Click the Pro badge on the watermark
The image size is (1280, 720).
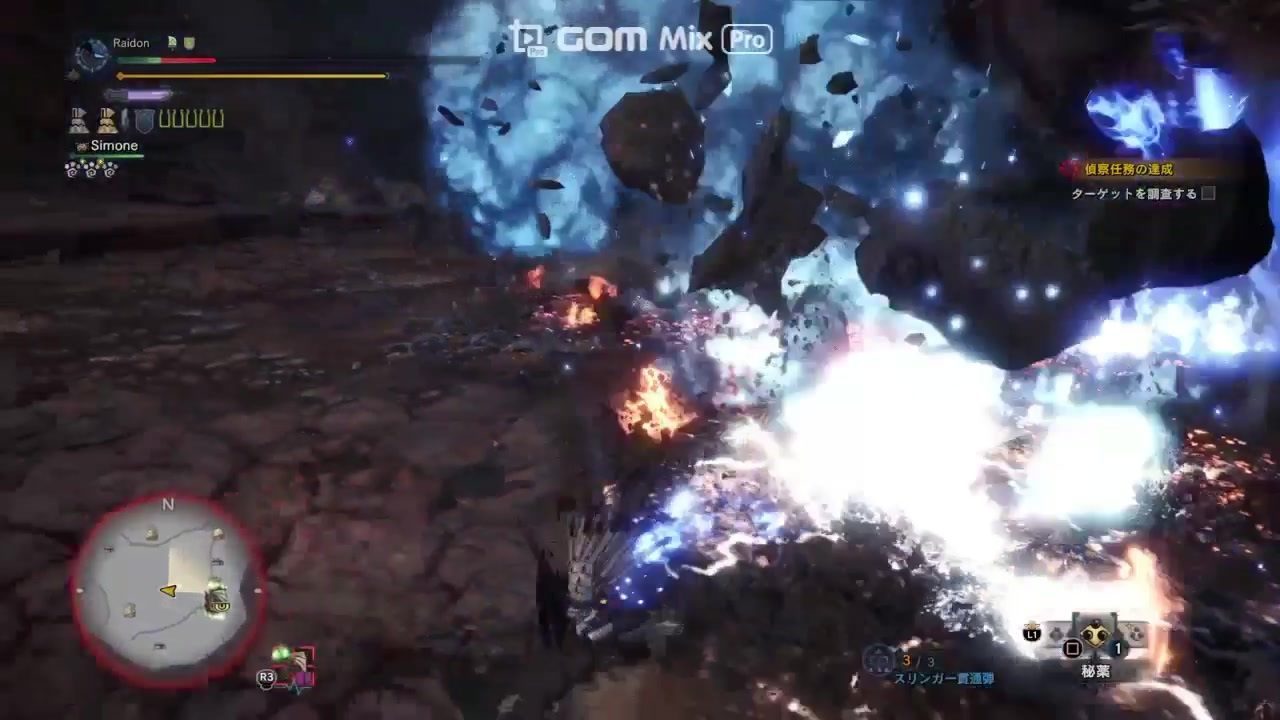click(748, 38)
